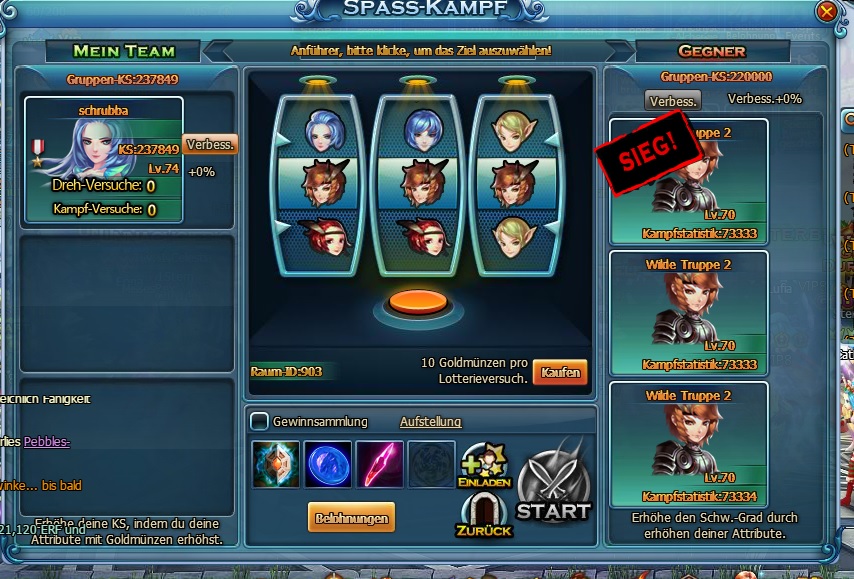Viewport: 854px width, 579px height.
Task: Open the Aufstellung link
Action: click(x=430, y=422)
